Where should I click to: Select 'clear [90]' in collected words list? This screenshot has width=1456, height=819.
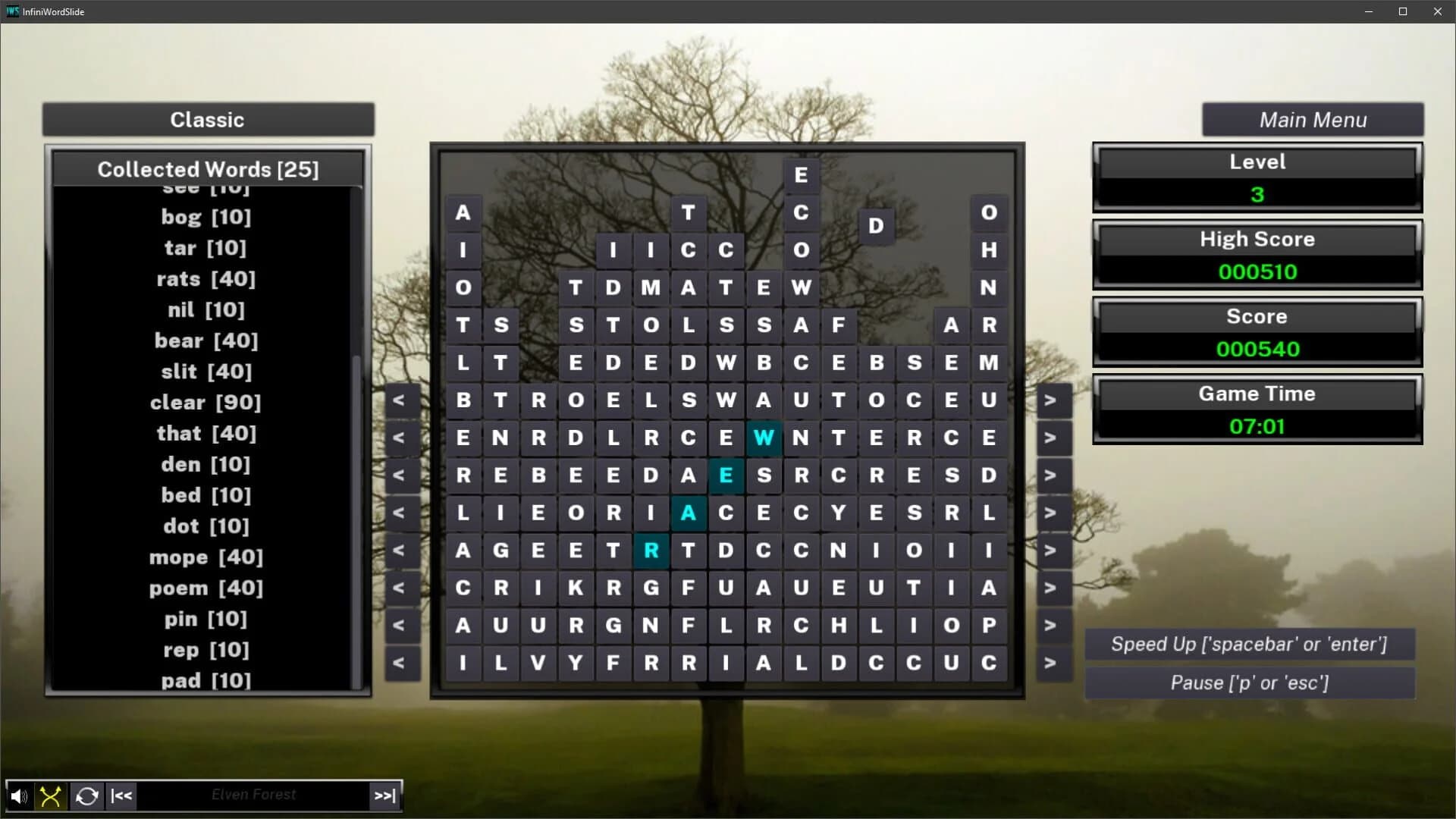(206, 402)
